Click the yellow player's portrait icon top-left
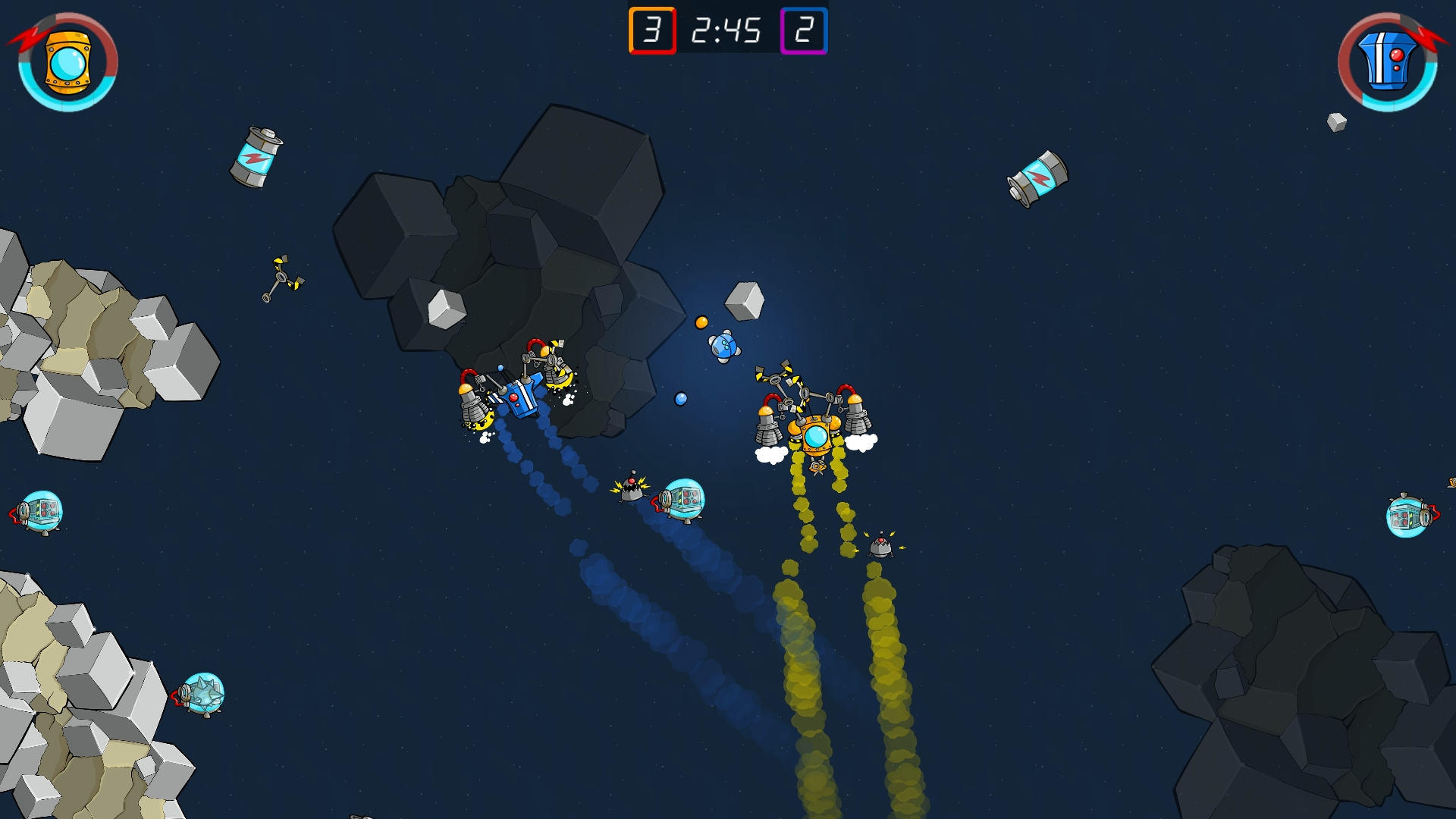This screenshot has height=819, width=1456. [x=67, y=62]
